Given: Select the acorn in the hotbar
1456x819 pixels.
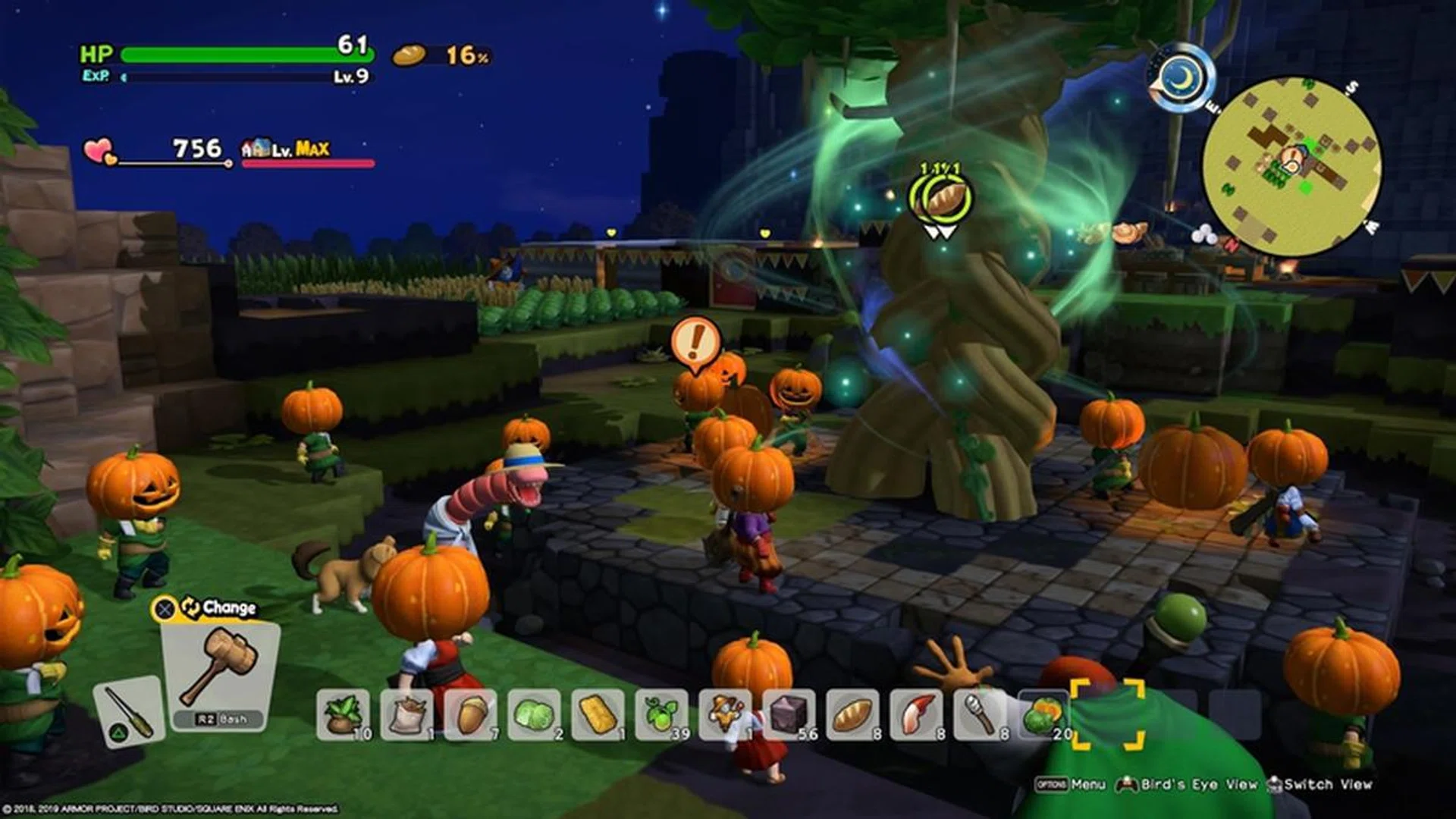Looking at the screenshot, I should (471, 715).
